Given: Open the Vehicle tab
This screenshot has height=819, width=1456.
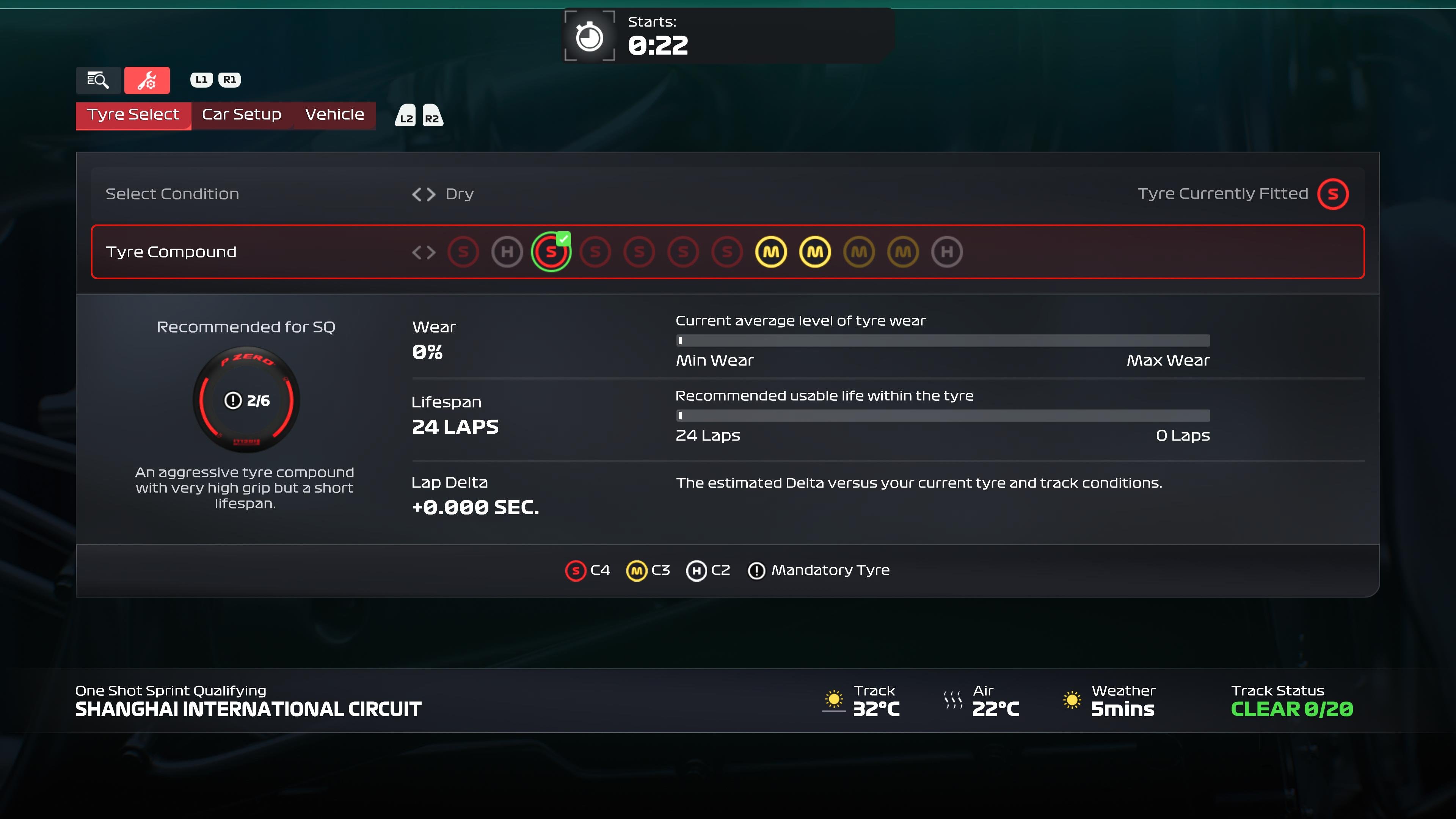Looking at the screenshot, I should [x=334, y=115].
